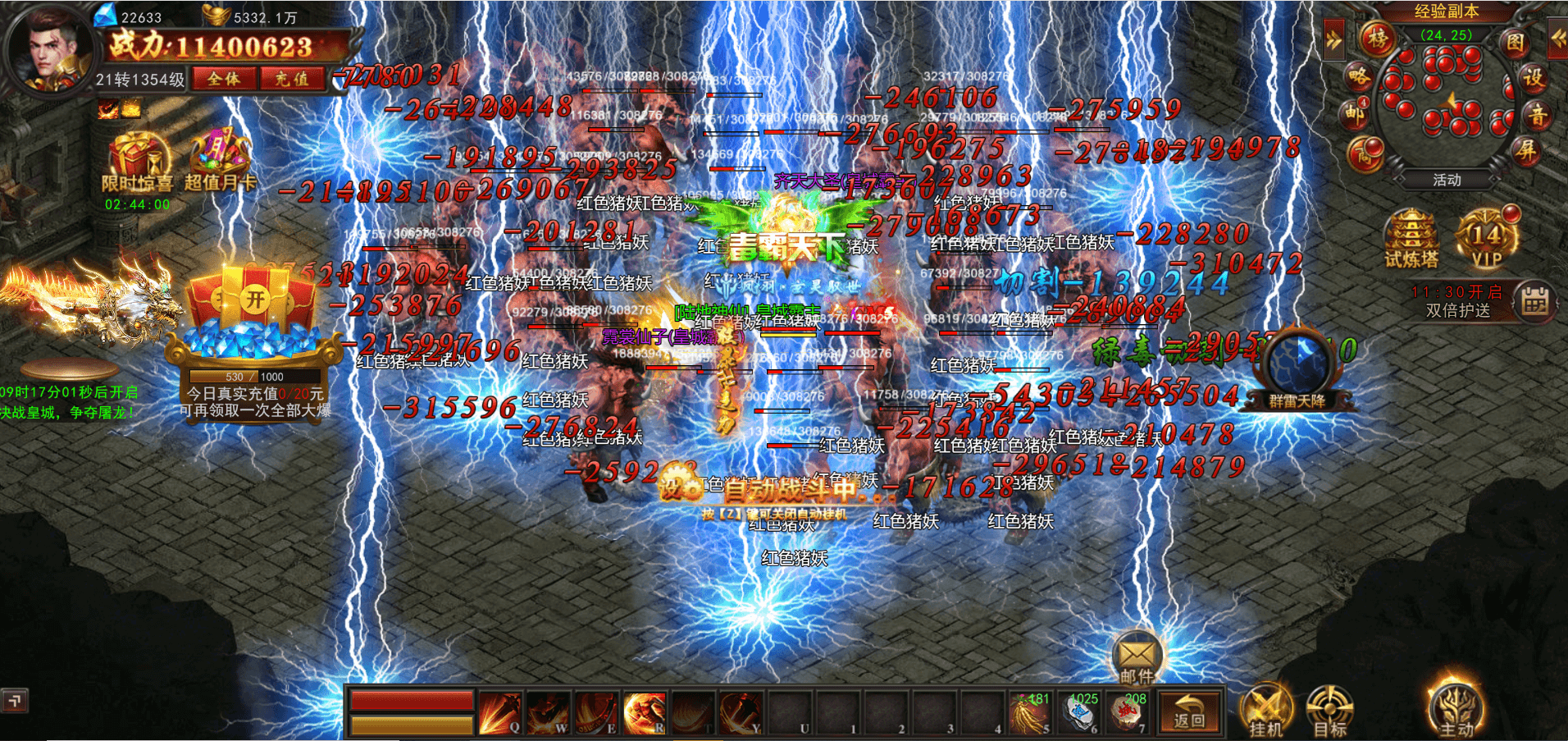
Task: Toggle the 屏 screen shielding button
Action: coord(1525,150)
